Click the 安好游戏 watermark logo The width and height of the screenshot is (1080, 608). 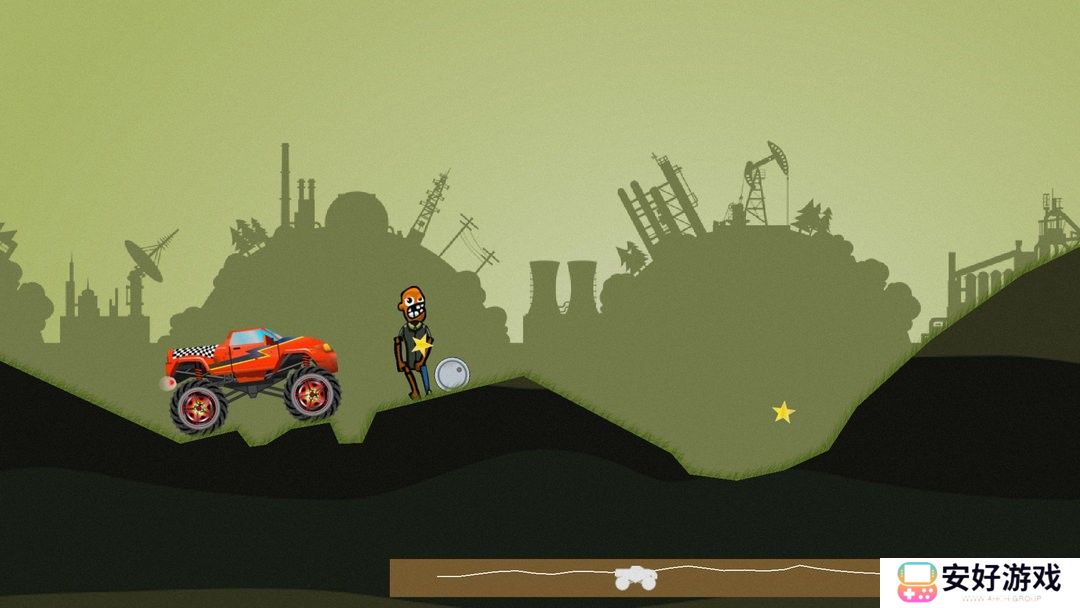(x=979, y=581)
